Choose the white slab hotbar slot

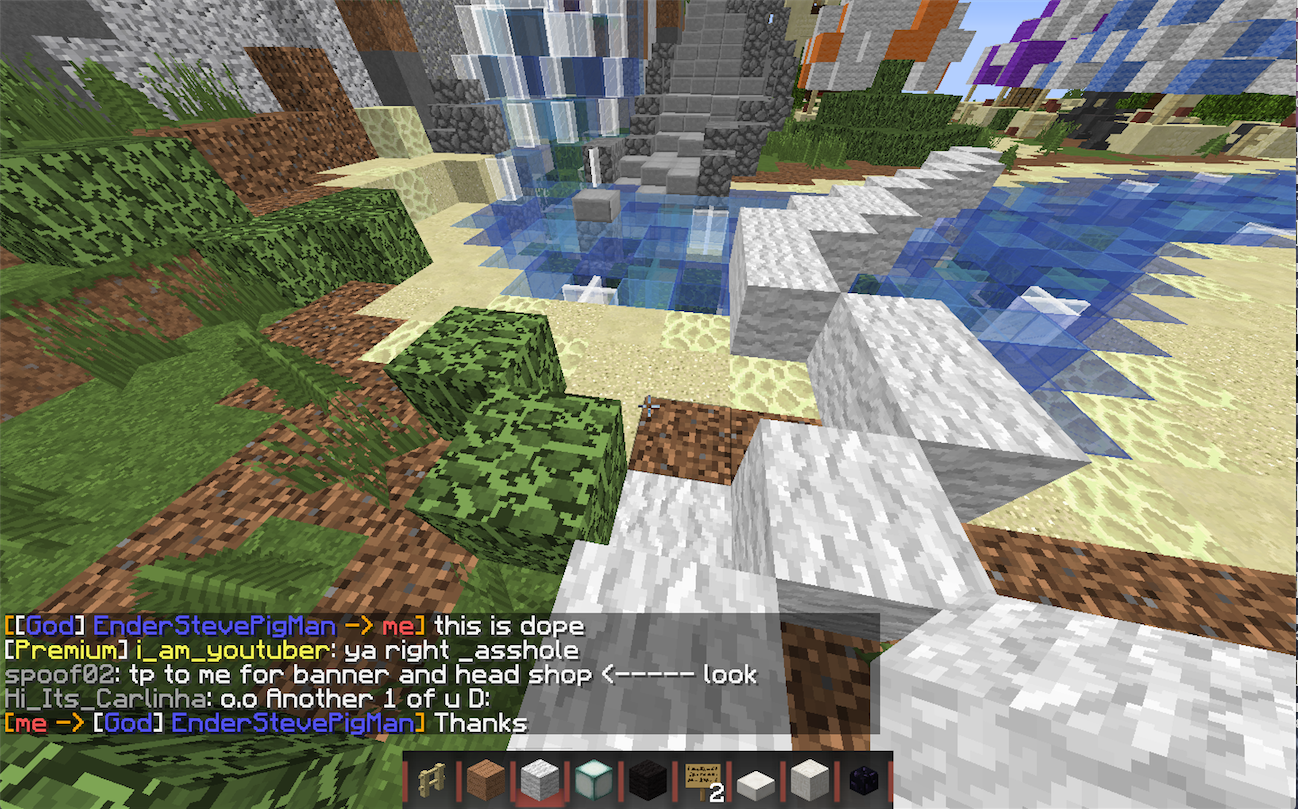pyautogui.click(x=754, y=779)
